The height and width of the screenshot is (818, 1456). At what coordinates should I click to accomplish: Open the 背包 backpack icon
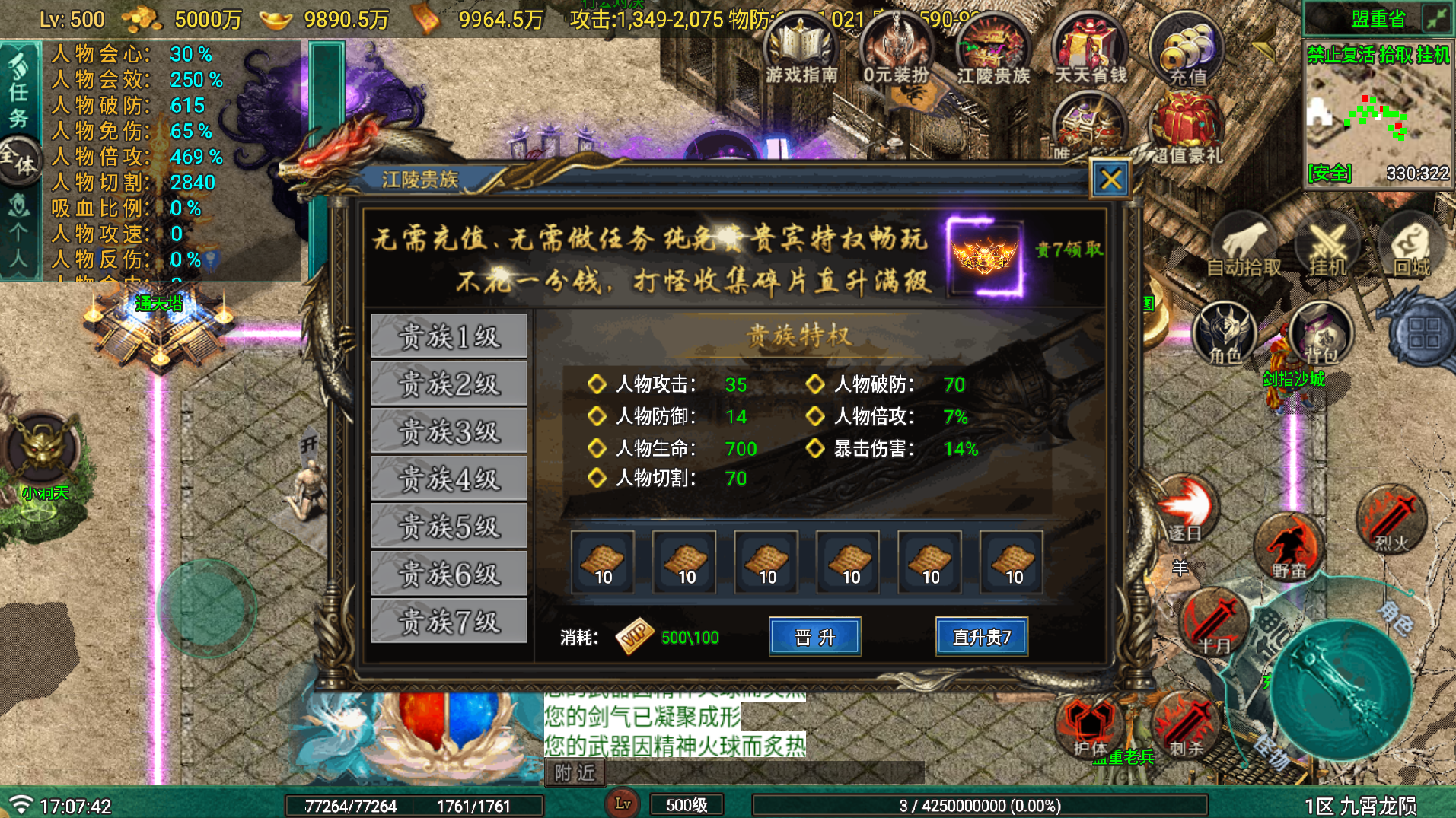(1321, 335)
